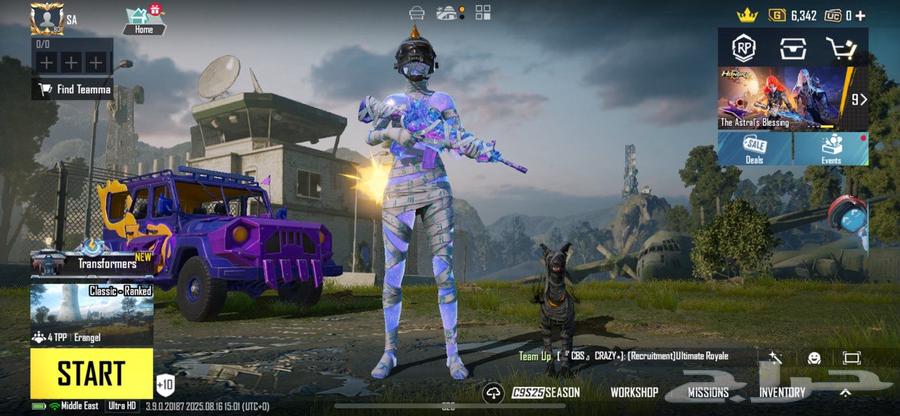This screenshot has height=416, width=900.
Task: Open the Royale Pass RP icon
Action: (743, 47)
